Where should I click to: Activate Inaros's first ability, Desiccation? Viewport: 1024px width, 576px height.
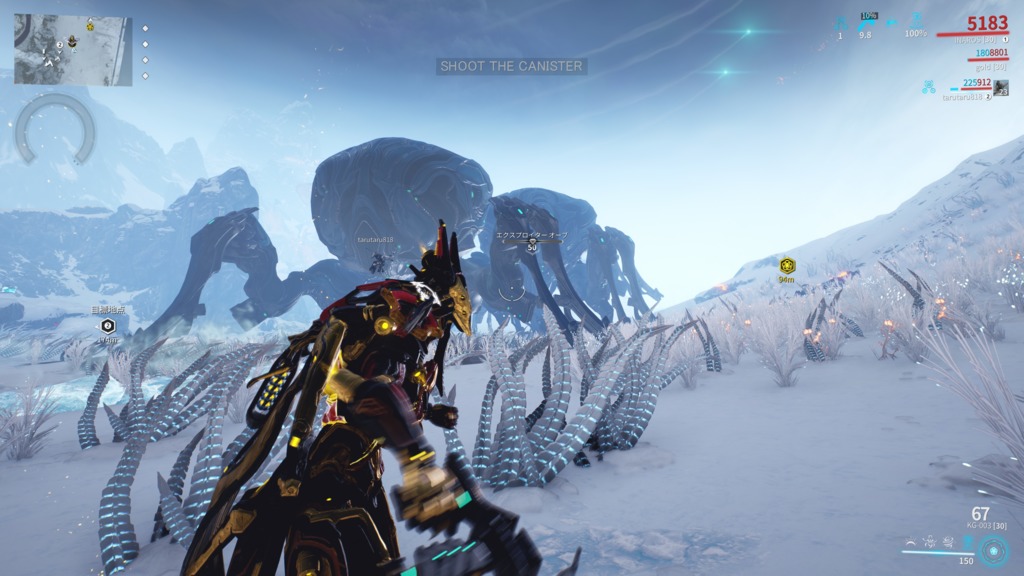909,543
